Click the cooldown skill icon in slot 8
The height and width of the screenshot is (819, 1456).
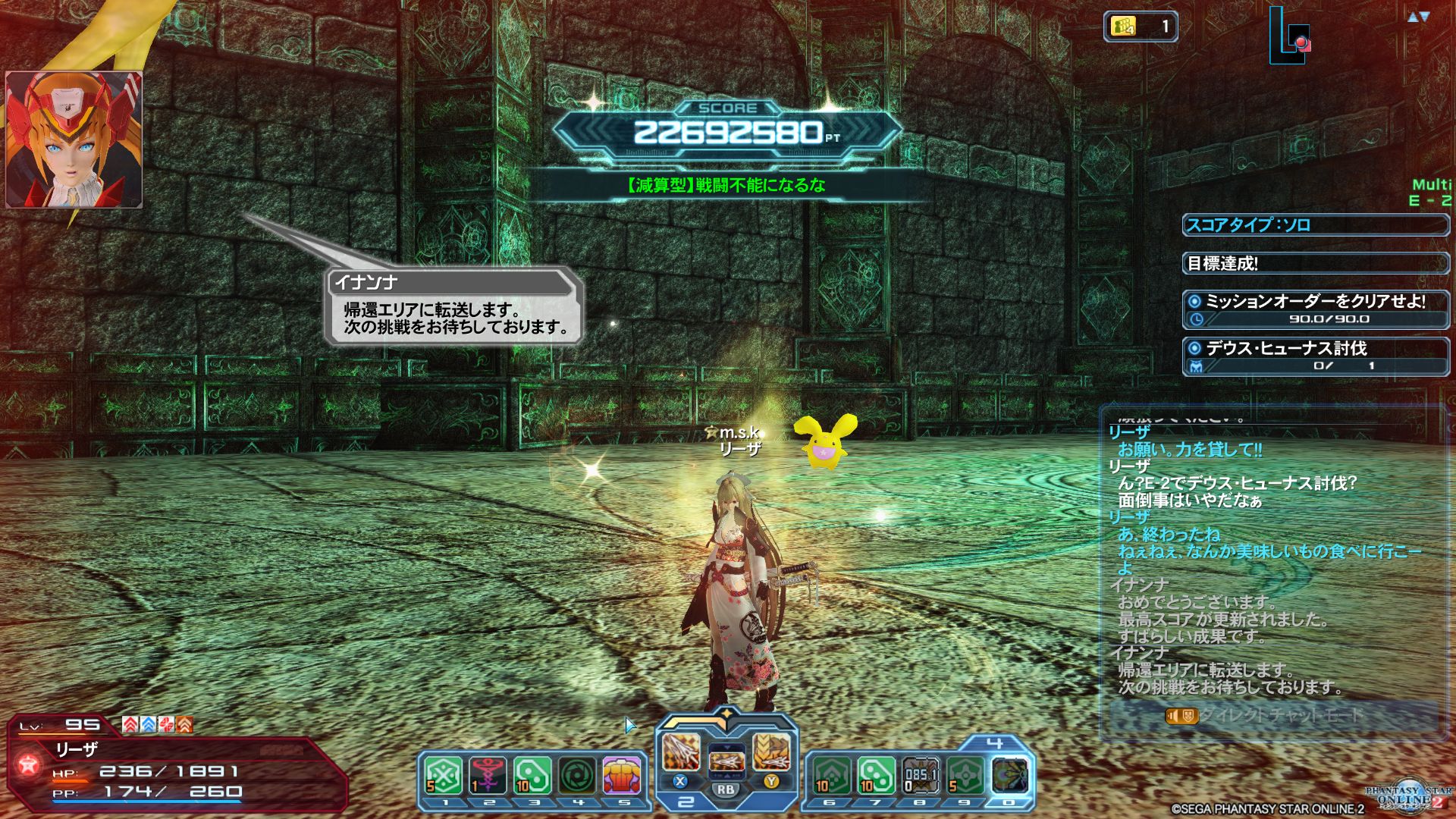click(921, 776)
